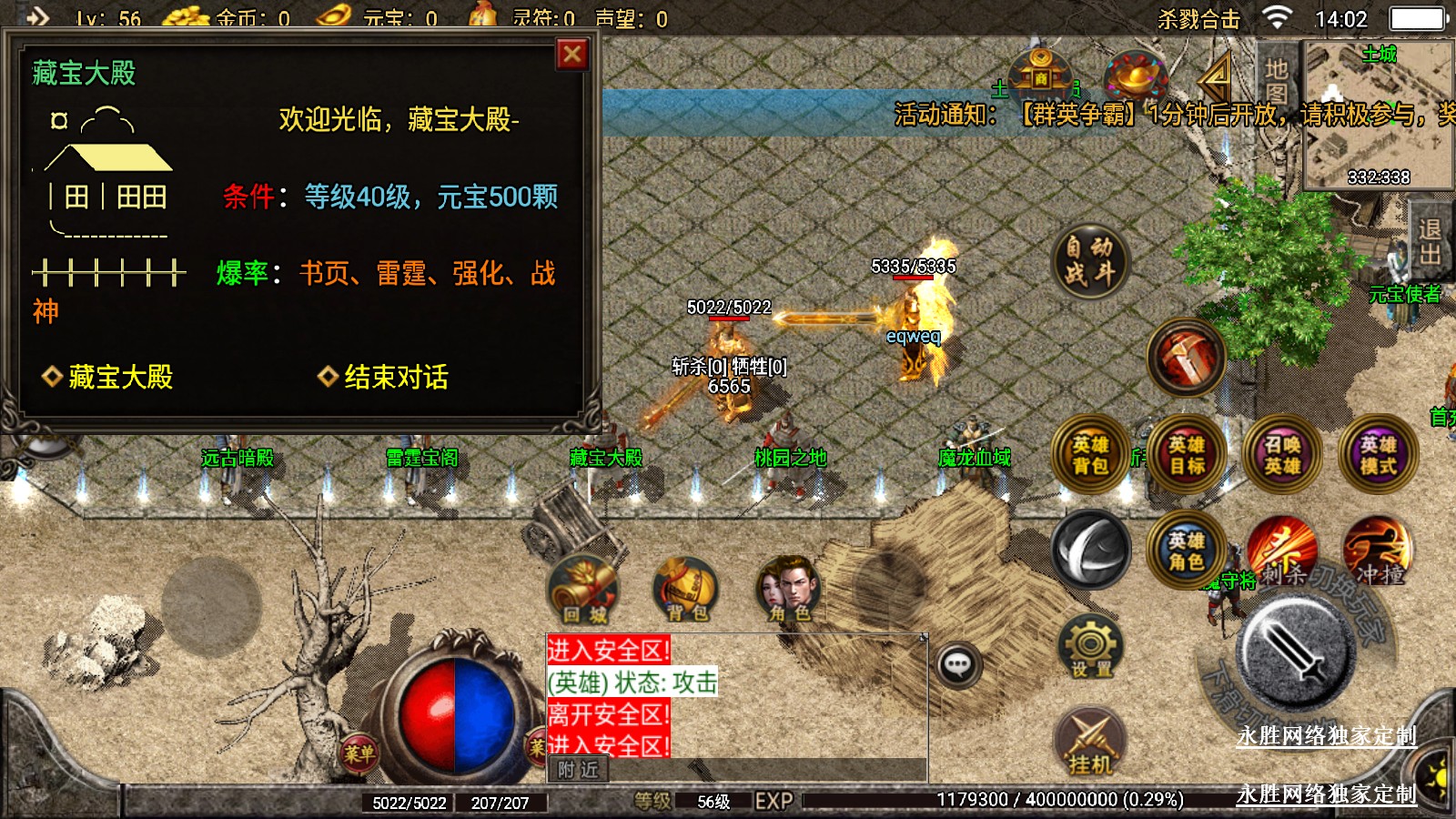Choose the 藏宝大殿 dialogue option
1456x819 pixels.
pyautogui.click(x=119, y=377)
